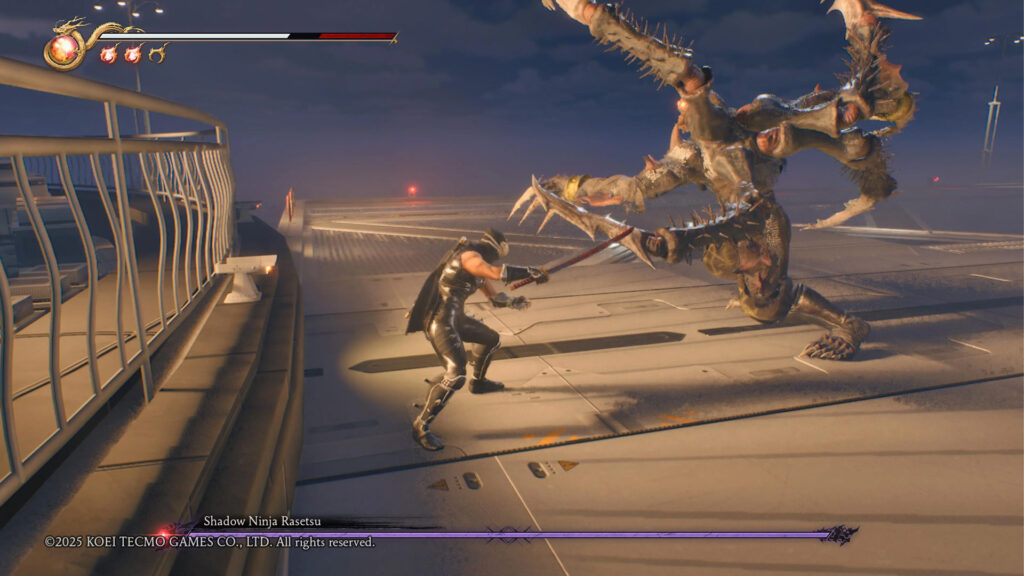Click the golden dragon orb emblem
Viewport: 1024px width, 576px height.
coord(65,49)
